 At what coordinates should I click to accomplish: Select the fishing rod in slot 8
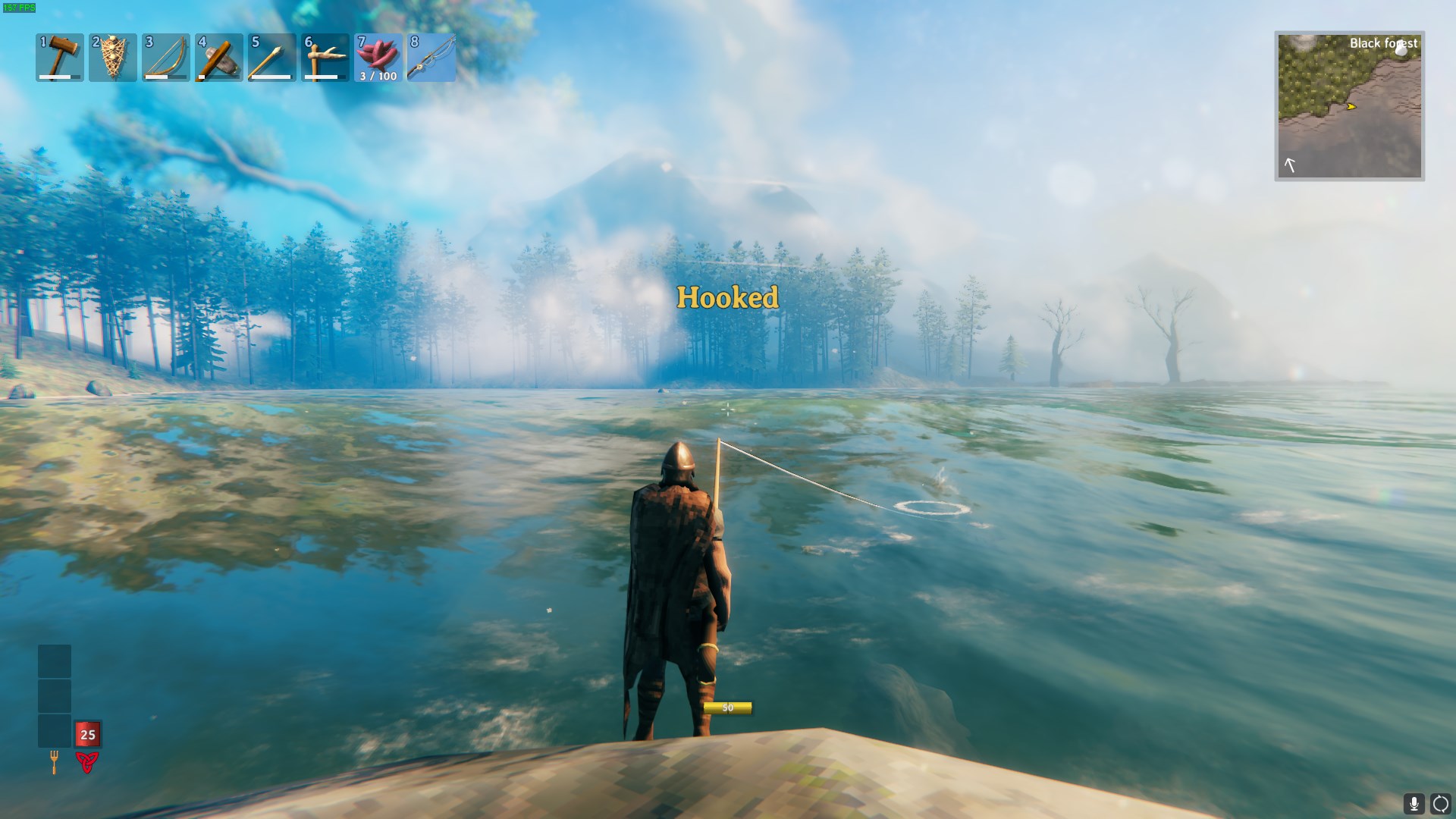point(431,57)
